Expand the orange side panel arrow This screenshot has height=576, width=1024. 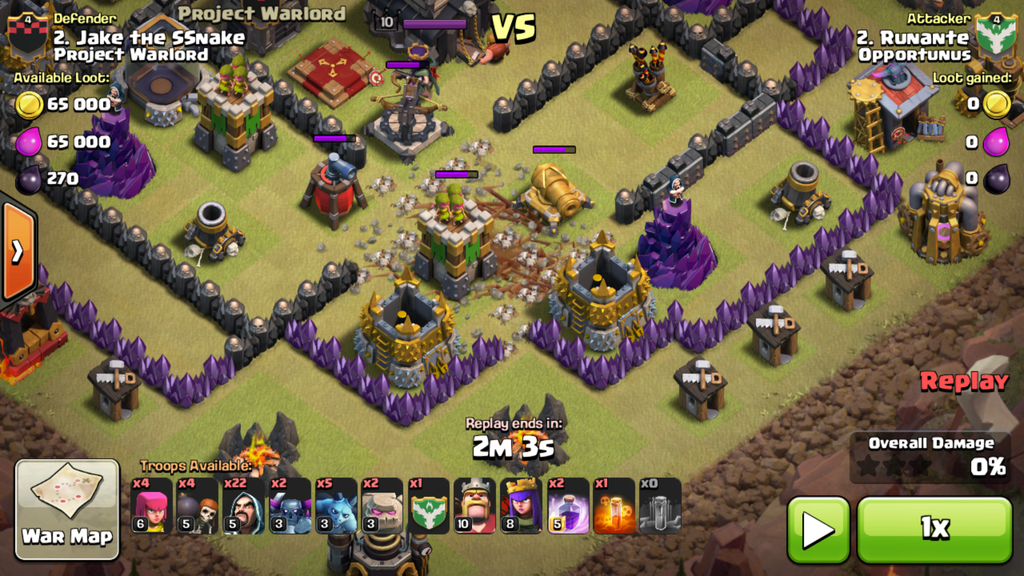(17, 251)
